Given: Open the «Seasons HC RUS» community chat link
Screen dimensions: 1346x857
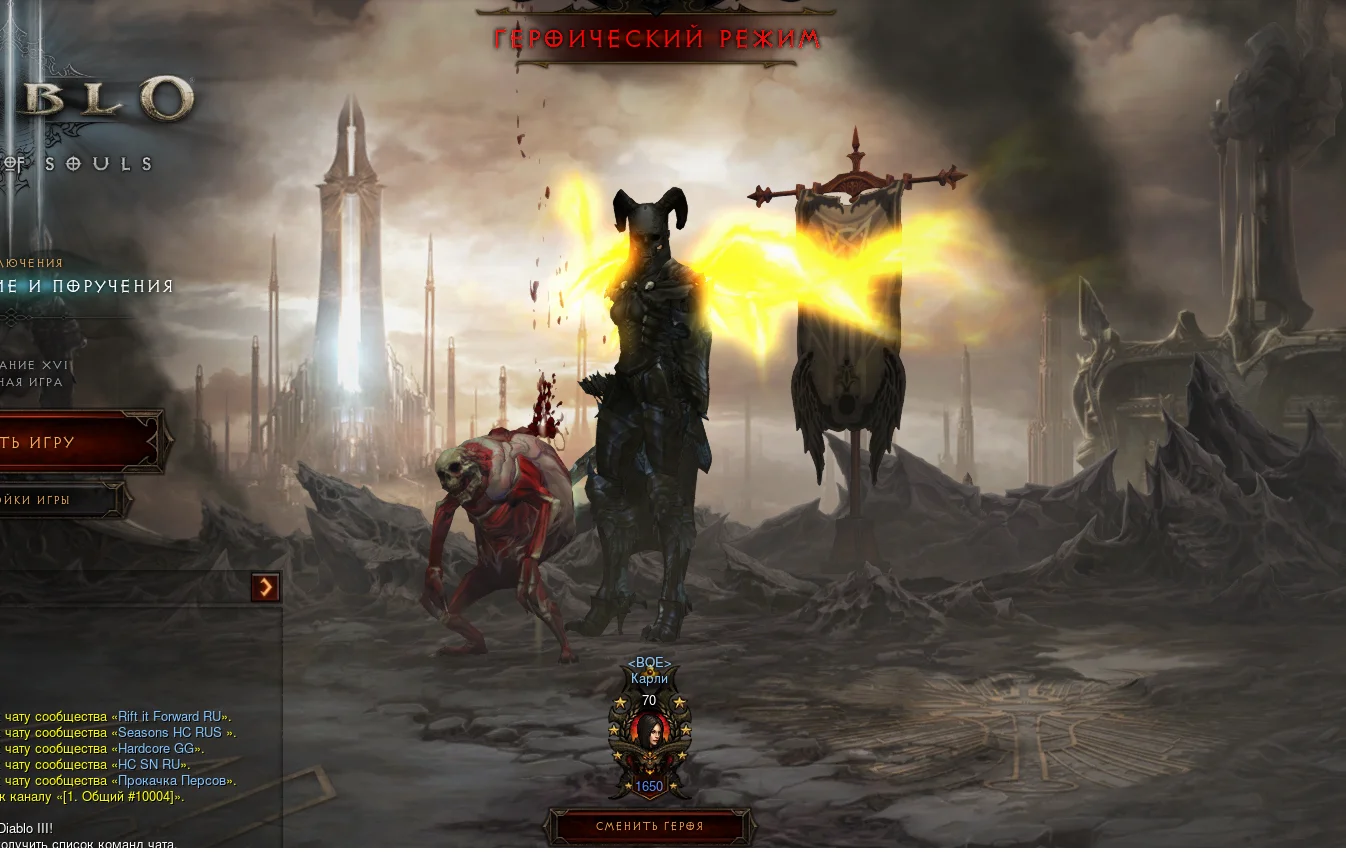Looking at the screenshot, I should point(175,733).
